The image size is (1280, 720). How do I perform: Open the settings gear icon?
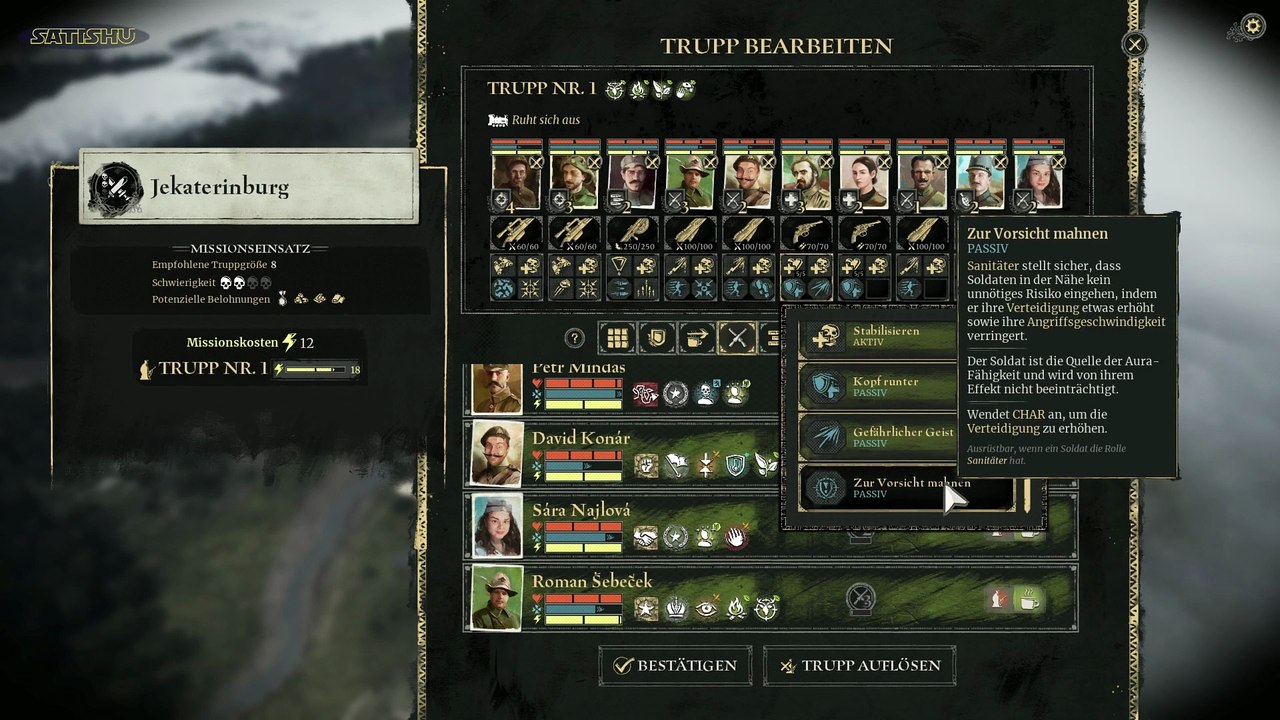[1251, 27]
